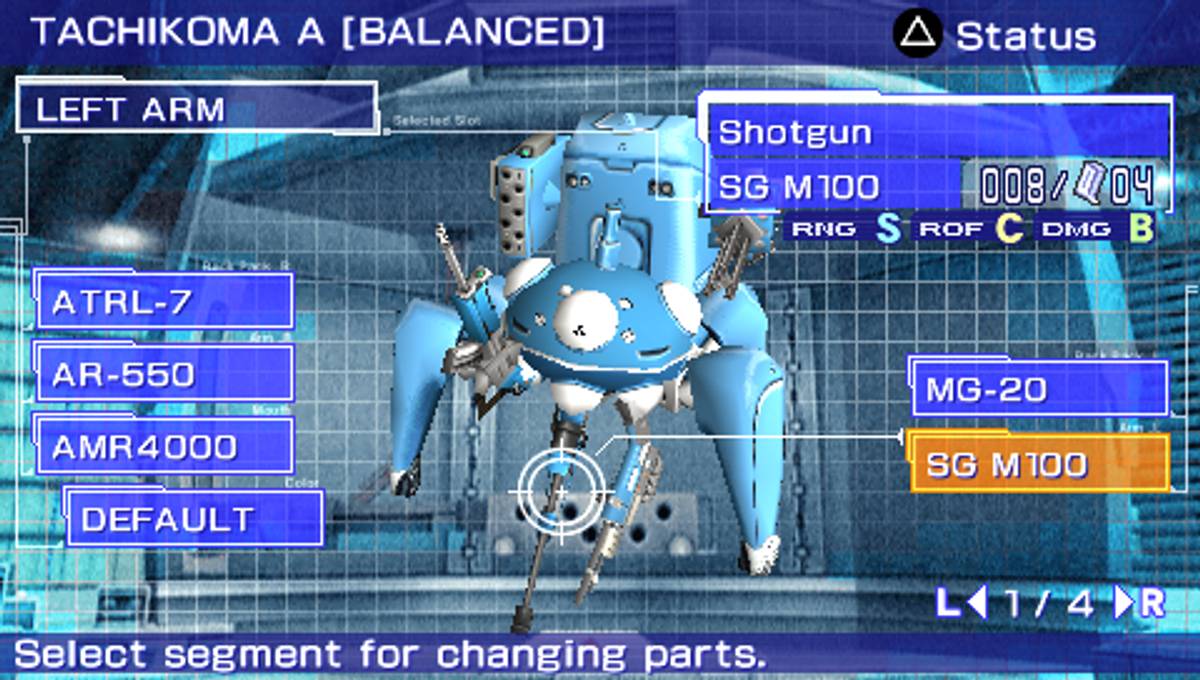Viewport: 1200px width, 680px height.
Task: Select the ATRL-7 weapon slot
Action: [x=165, y=301]
